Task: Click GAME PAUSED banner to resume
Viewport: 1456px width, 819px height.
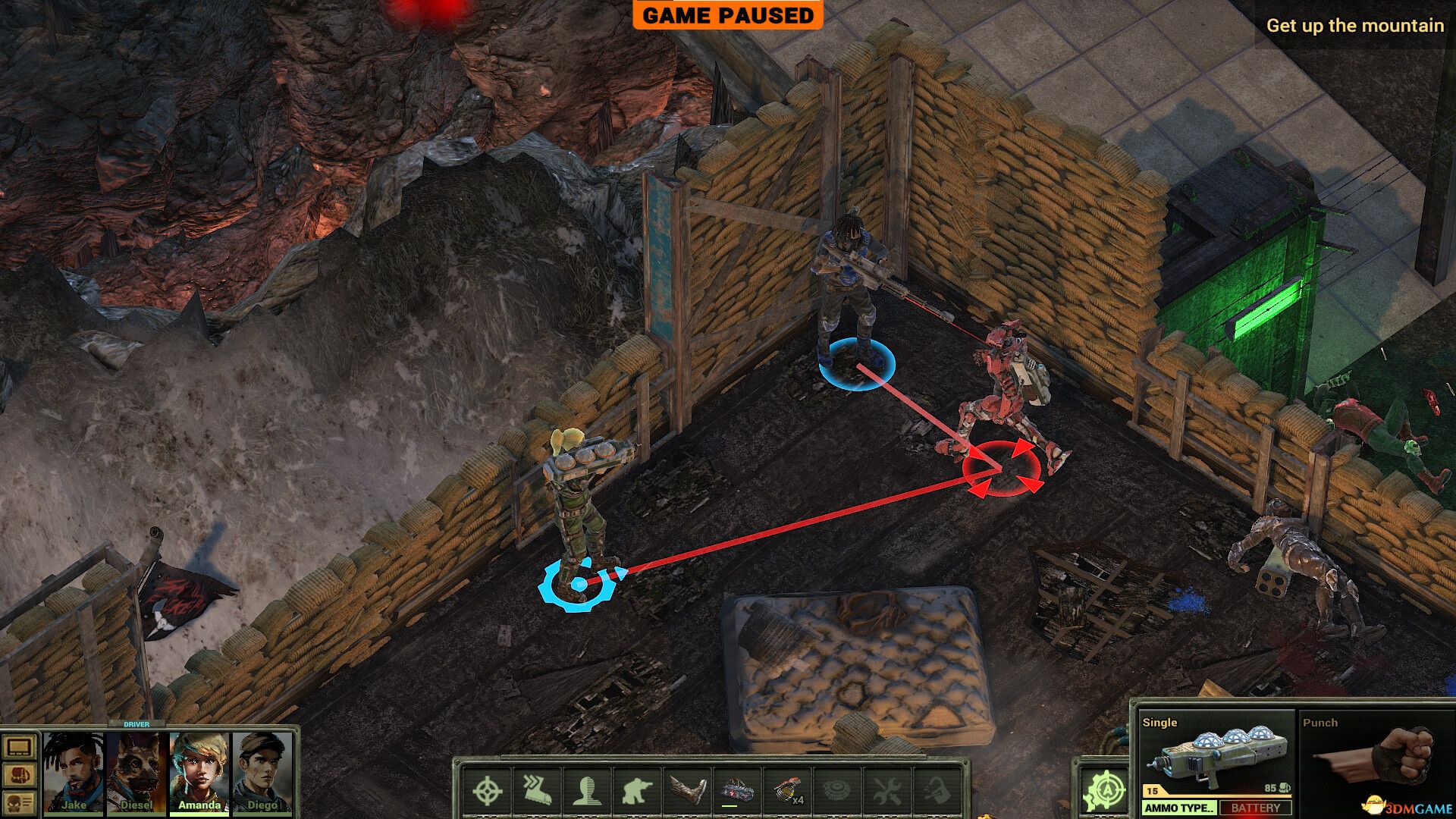Action: [728, 15]
